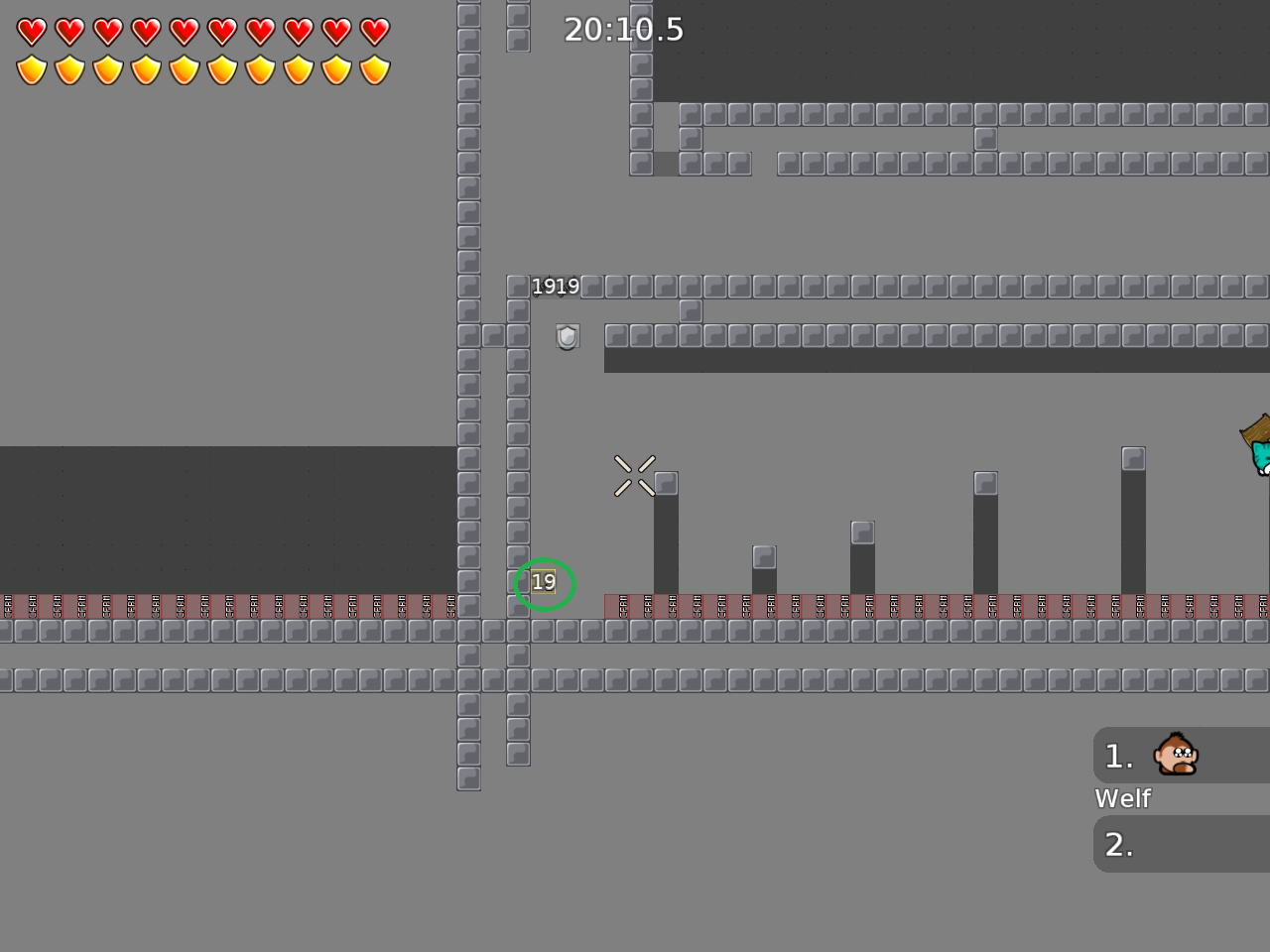The width and height of the screenshot is (1270, 952).
Task: Click the green-circled 19 checkpoint marker
Action: point(544,583)
